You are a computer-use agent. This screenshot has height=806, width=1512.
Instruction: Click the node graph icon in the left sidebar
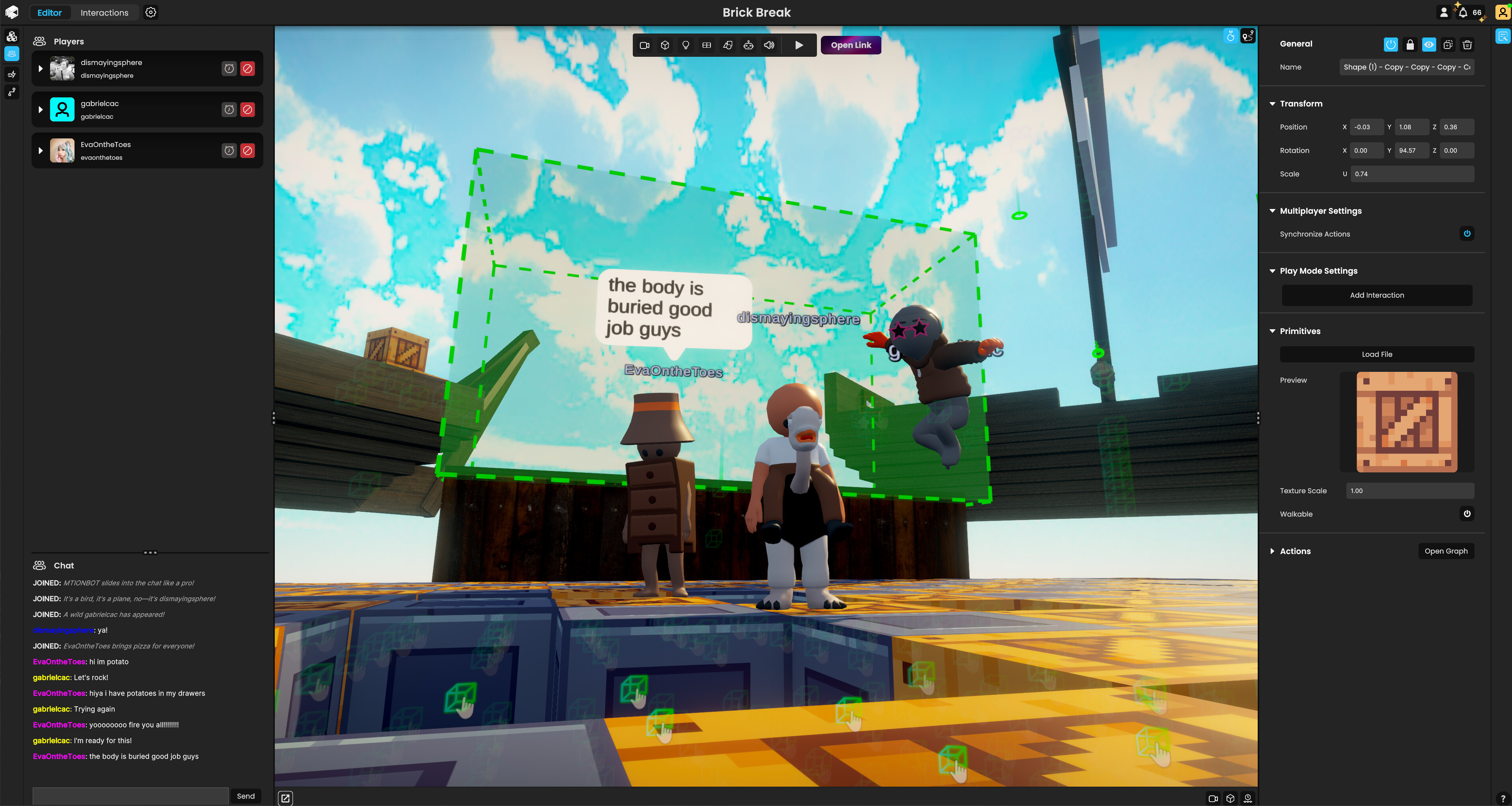12,92
